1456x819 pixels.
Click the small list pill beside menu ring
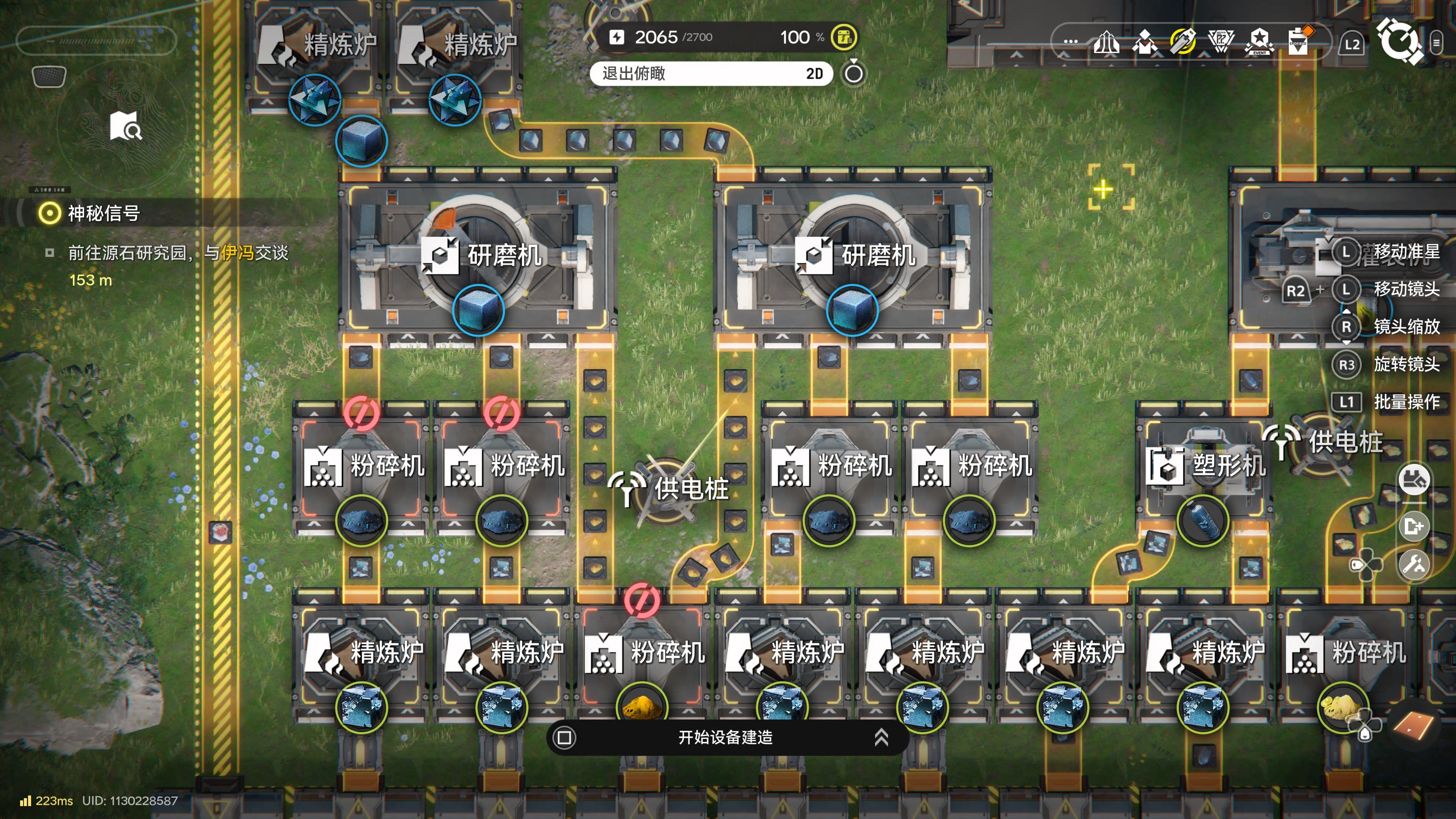tap(1436, 43)
